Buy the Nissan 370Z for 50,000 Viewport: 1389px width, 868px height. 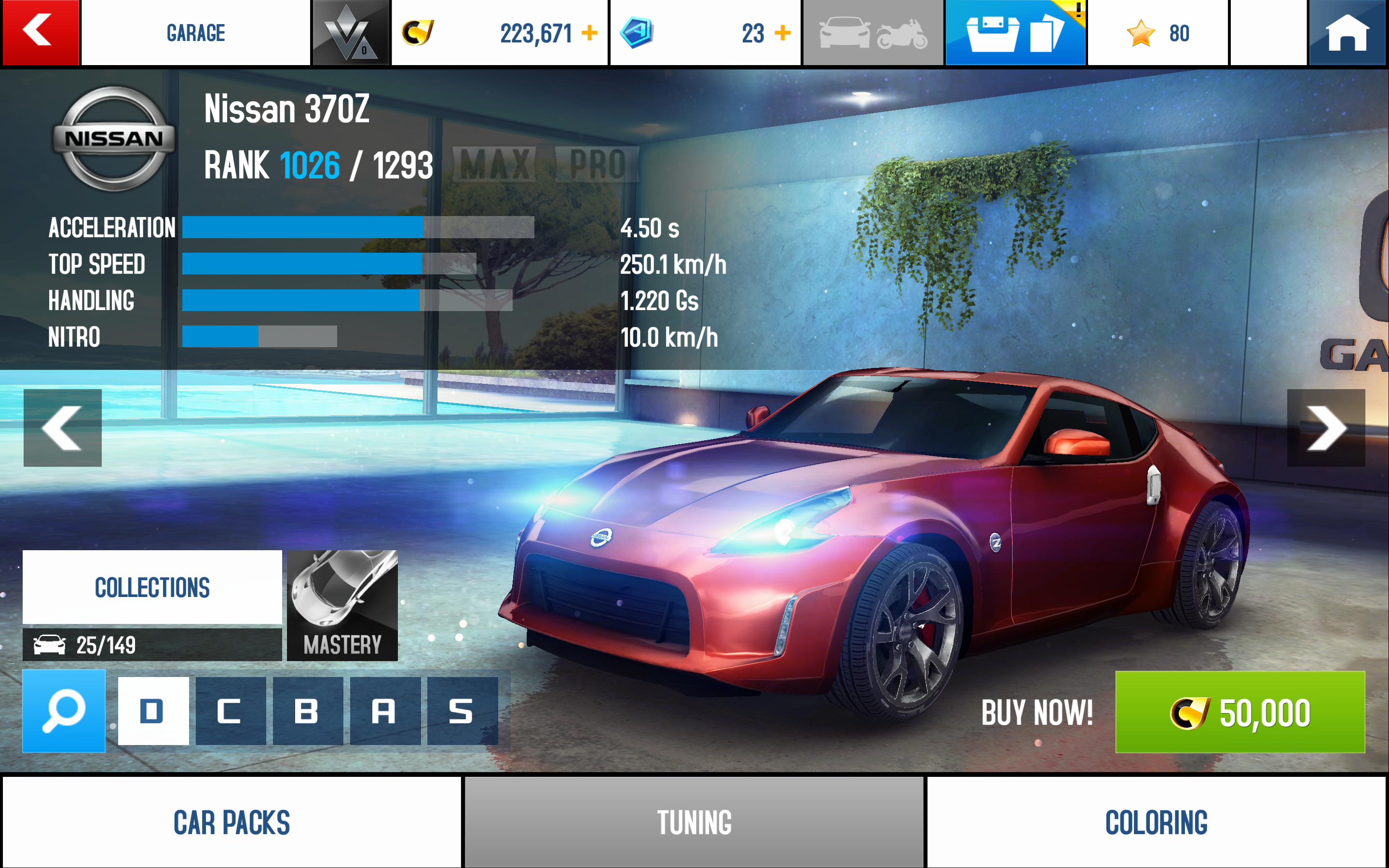pos(1240,712)
